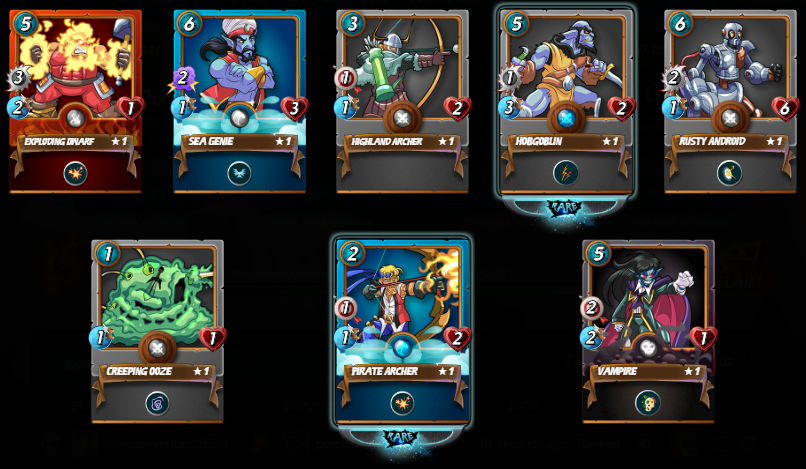The image size is (806, 469).
Task: Click Hobgoblin's lightning bolt ability icon
Action: (566, 173)
